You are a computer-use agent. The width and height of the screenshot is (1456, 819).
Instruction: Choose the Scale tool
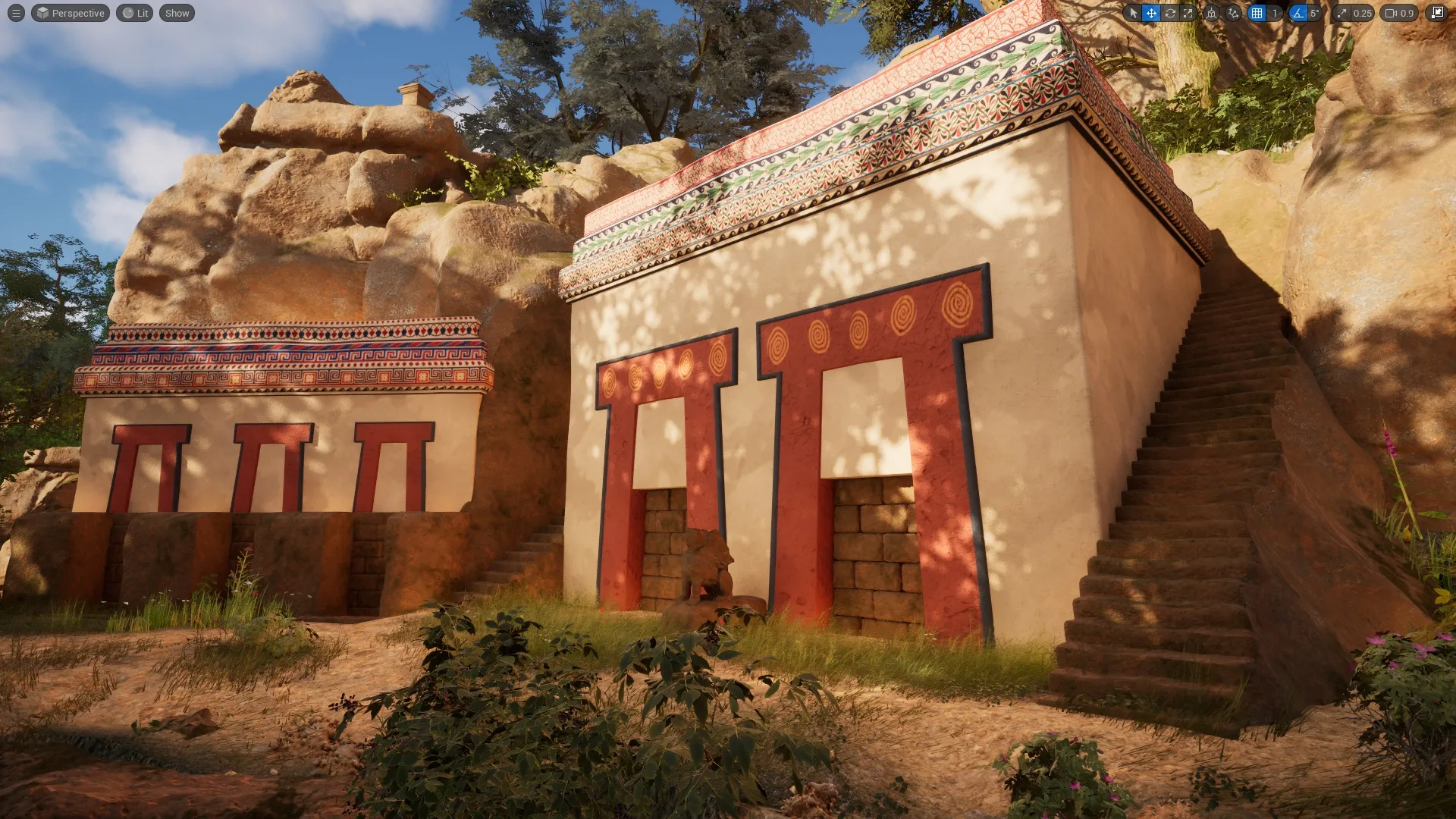pos(1188,13)
